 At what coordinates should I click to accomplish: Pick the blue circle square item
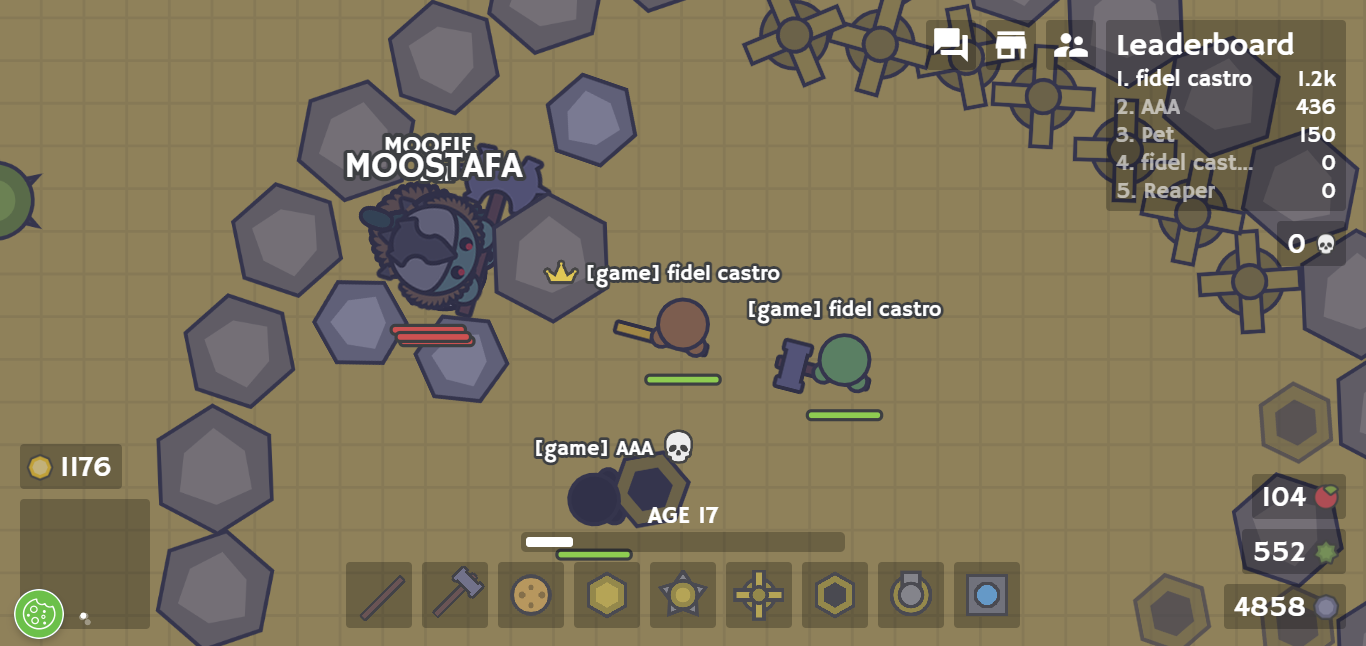[987, 595]
